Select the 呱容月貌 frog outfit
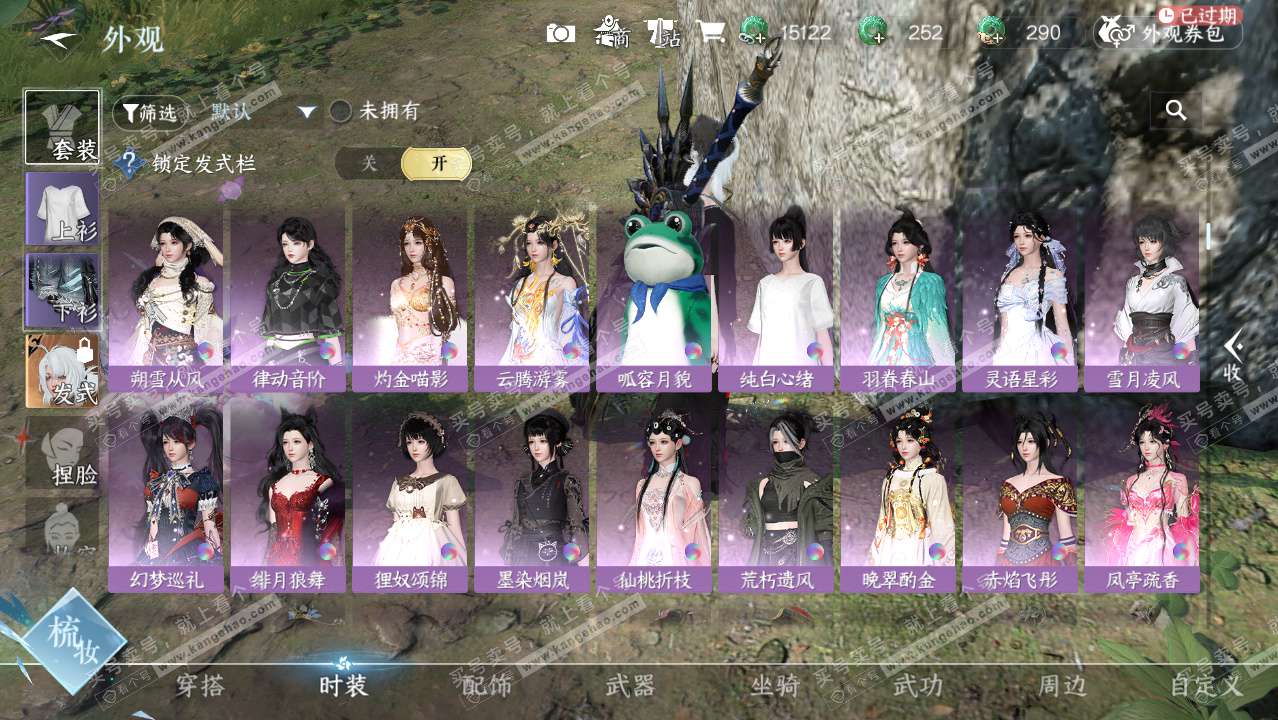 pos(655,300)
